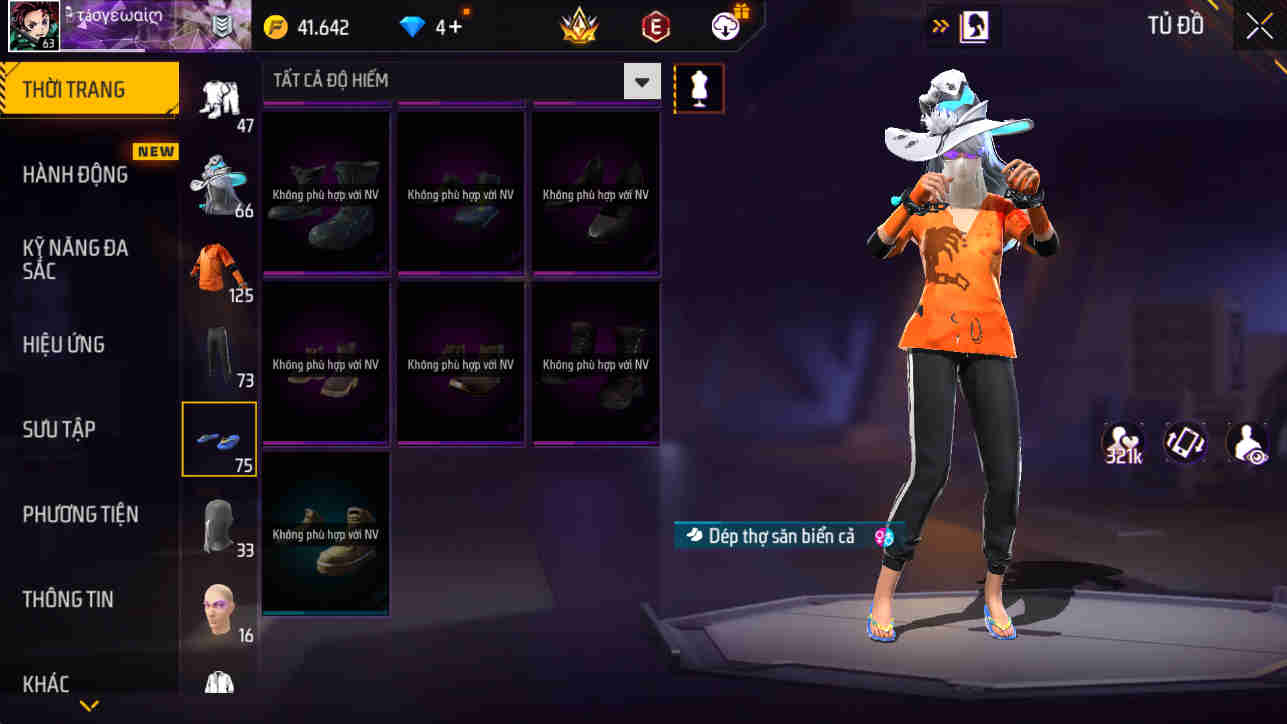Collapse the top-right panel with the double chevron
Screen dimensions: 1287x724
click(x=938, y=26)
